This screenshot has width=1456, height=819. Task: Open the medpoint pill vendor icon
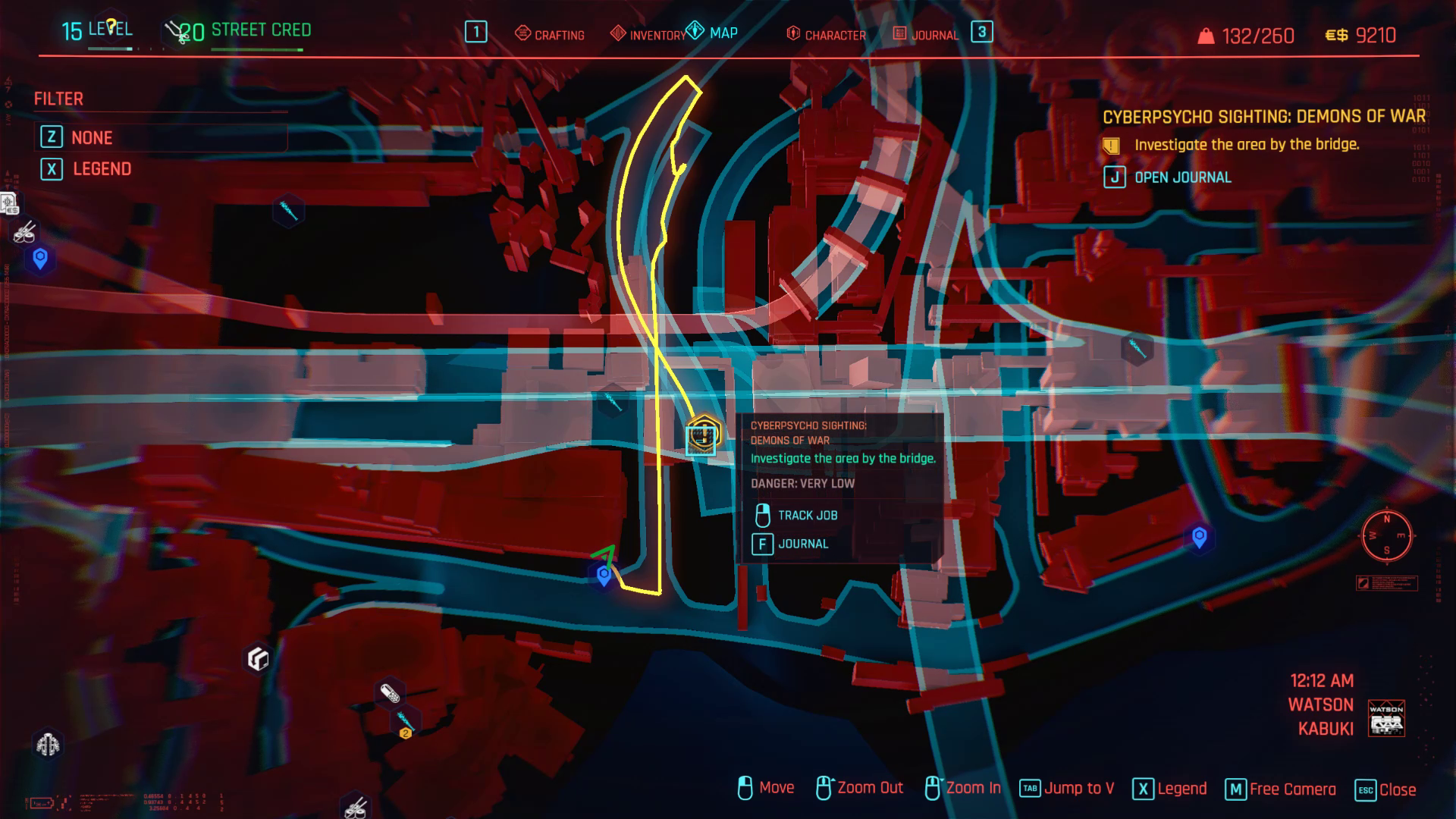[x=388, y=692]
